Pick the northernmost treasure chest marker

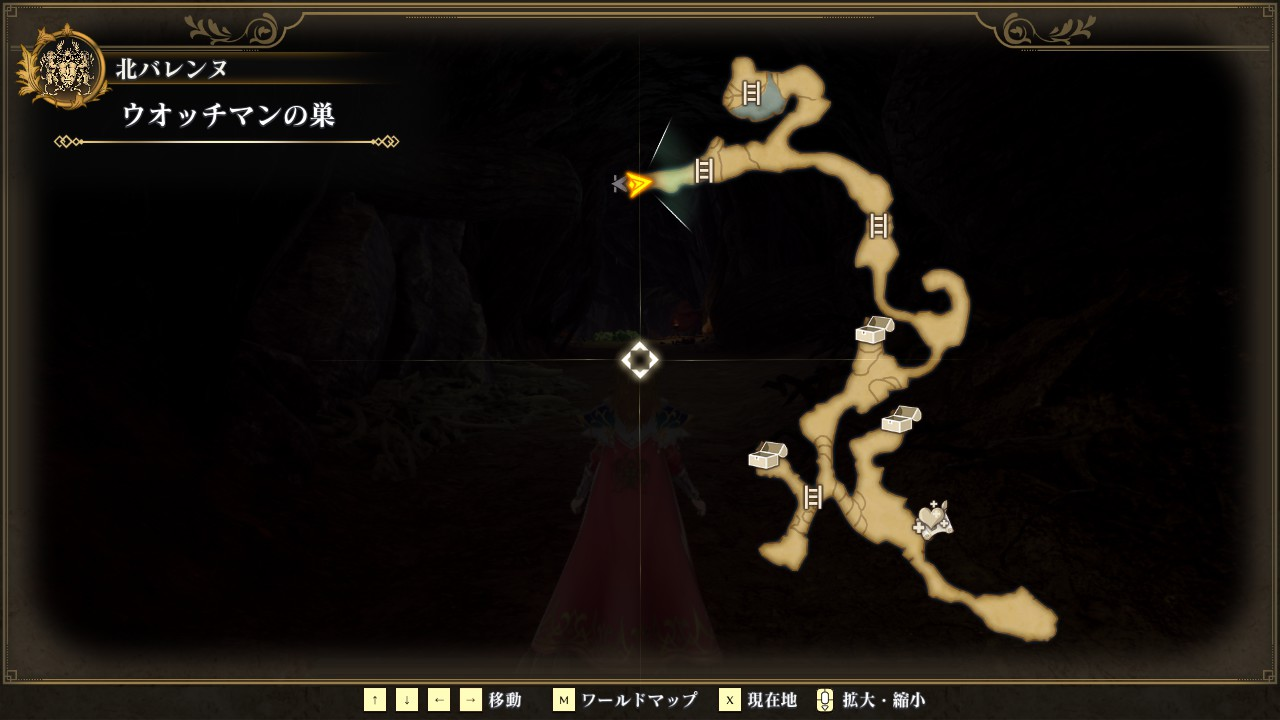(x=874, y=329)
